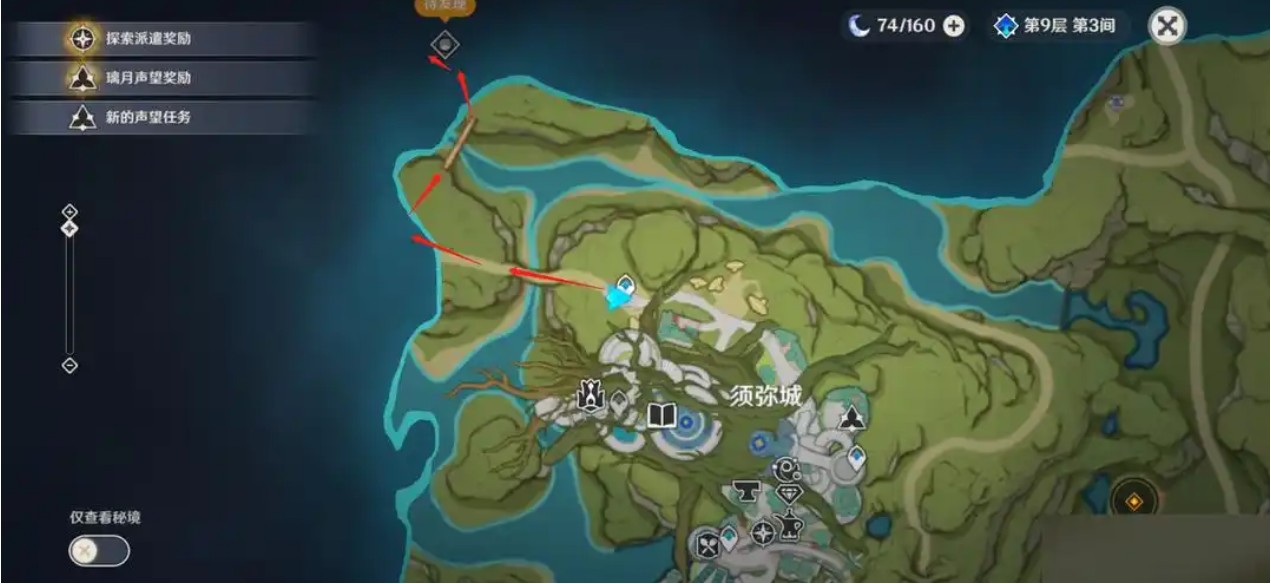Pick the crossed fork and spoon restaurant marker
1271x584 pixels.
point(709,545)
